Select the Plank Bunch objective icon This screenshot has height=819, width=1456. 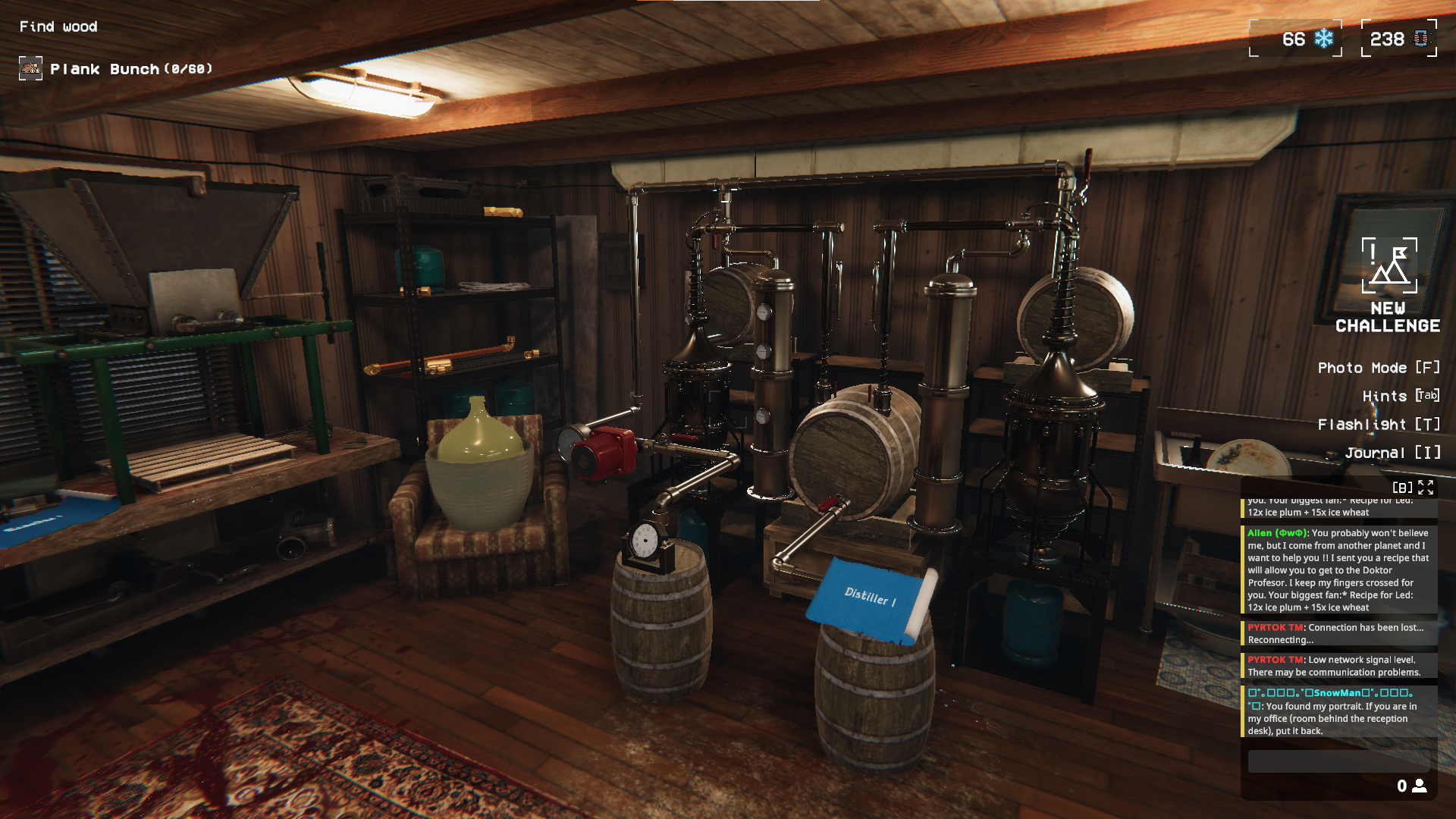pyautogui.click(x=30, y=69)
